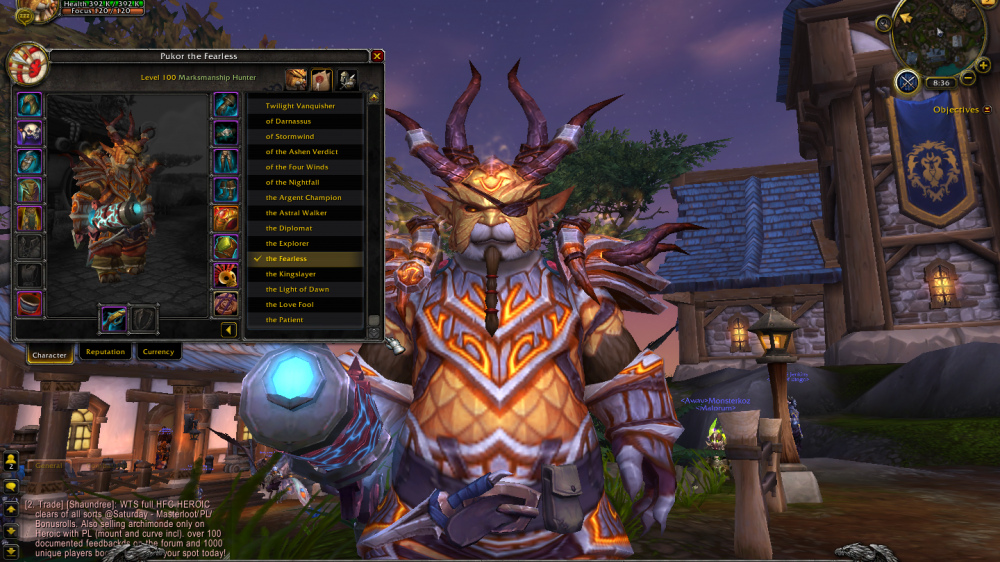Collapse the Objectives tracker
Image resolution: width=1000 pixels, height=562 pixels.
point(988,110)
